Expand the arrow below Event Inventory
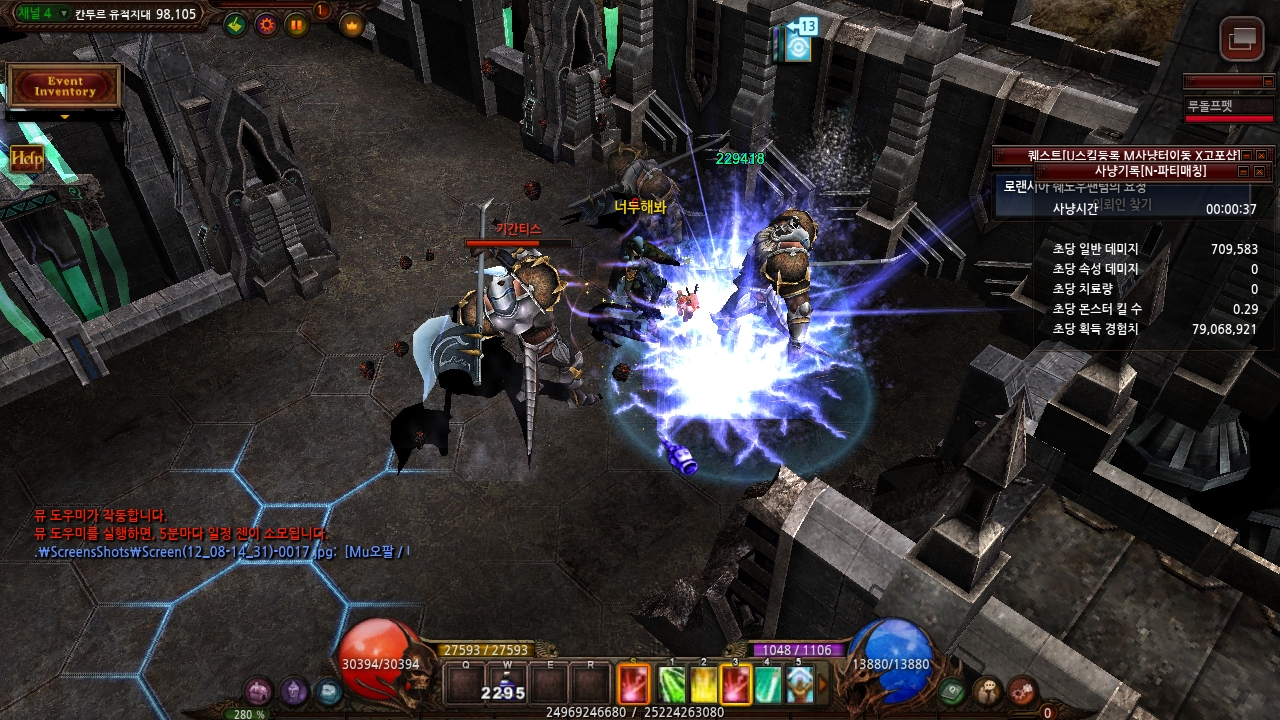 65,117
